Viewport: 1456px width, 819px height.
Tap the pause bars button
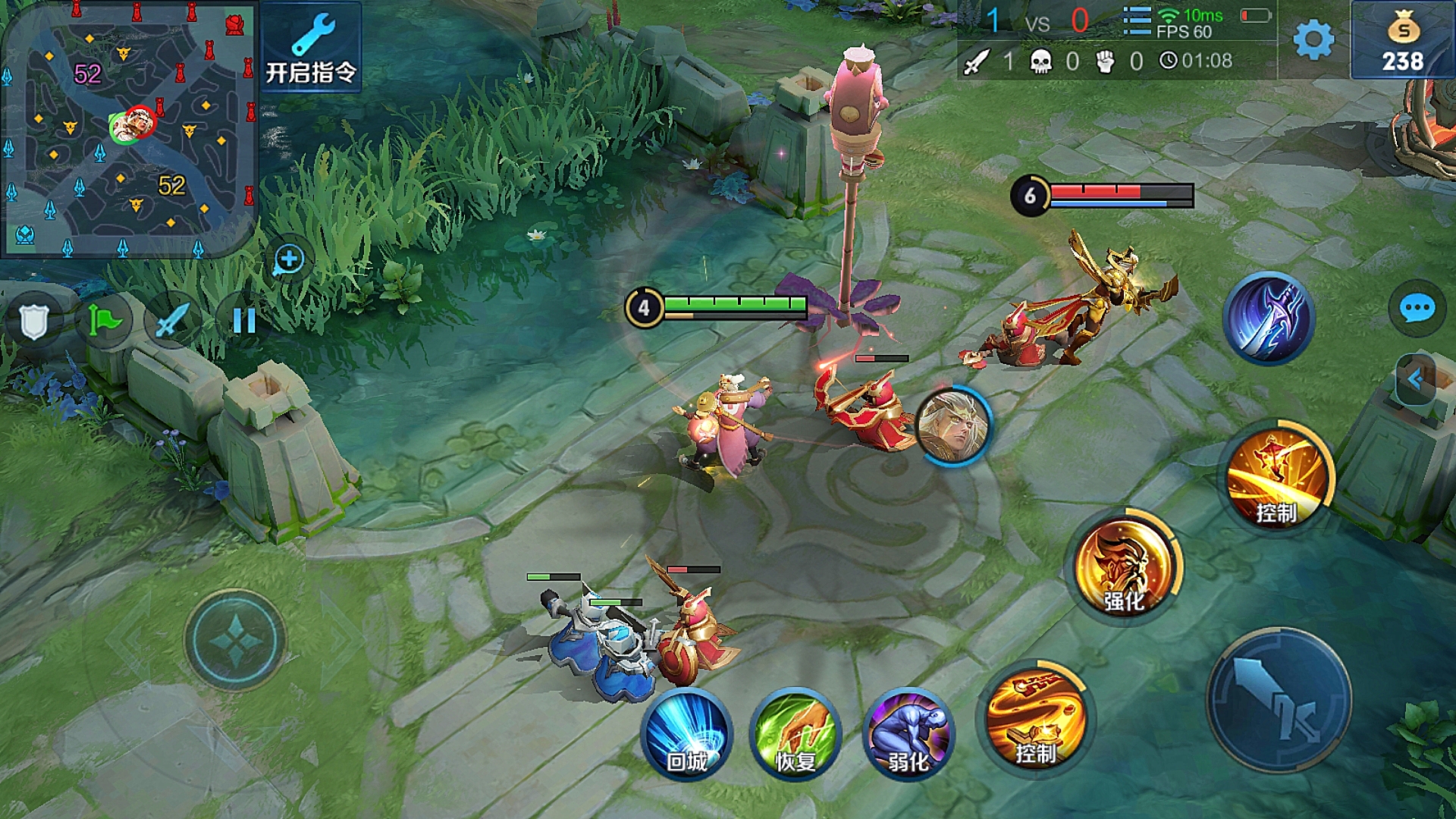(243, 320)
